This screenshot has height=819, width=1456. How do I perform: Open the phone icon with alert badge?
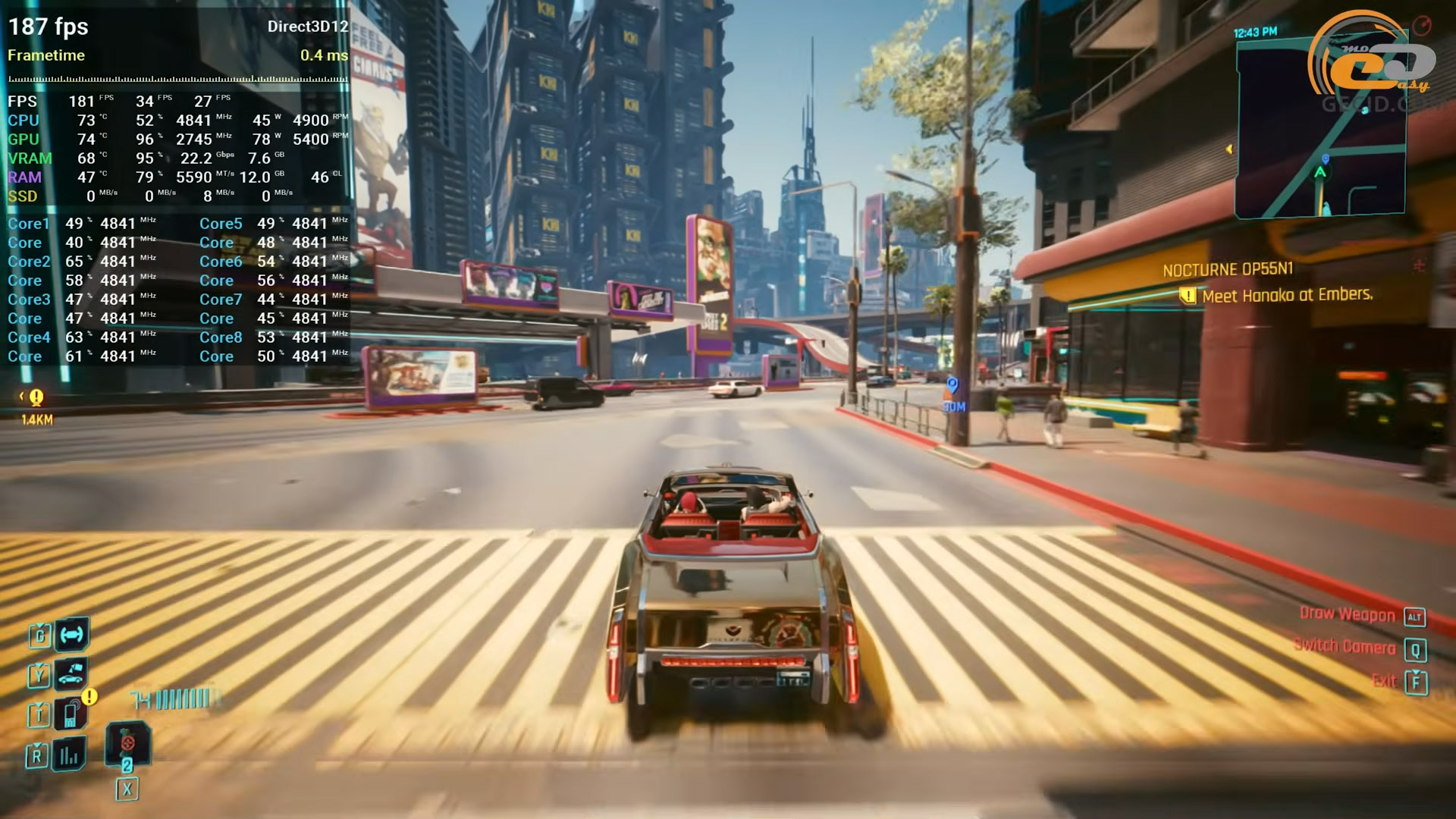click(71, 714)
